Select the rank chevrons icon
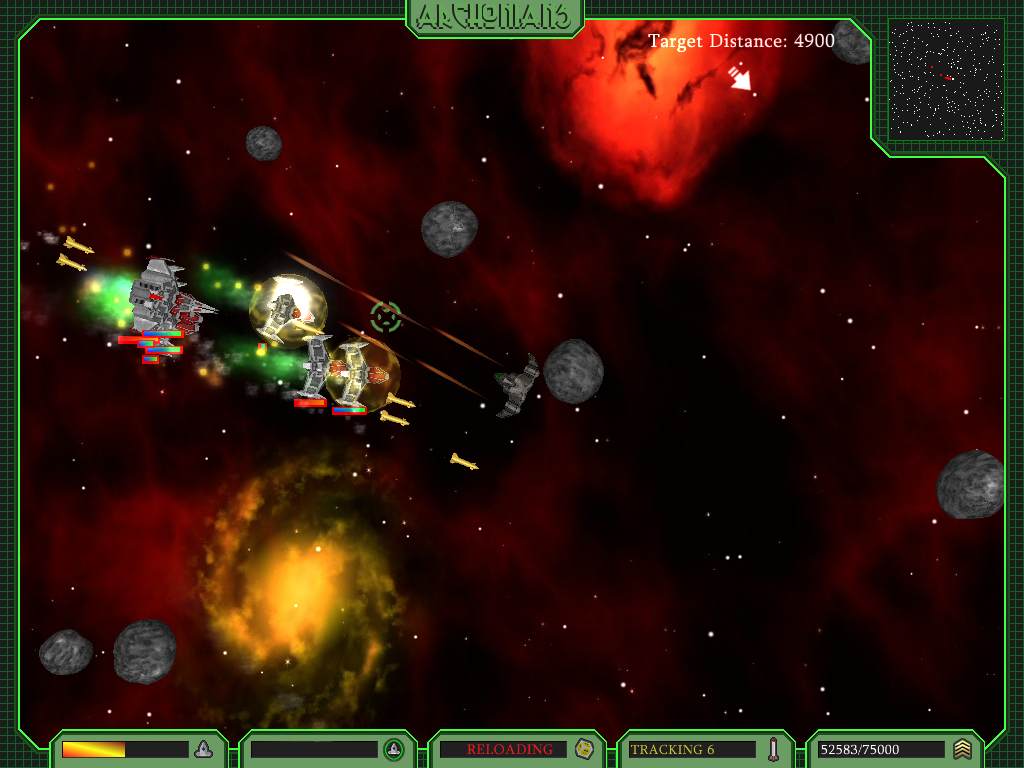The image size is (1024, 768). 962,749
